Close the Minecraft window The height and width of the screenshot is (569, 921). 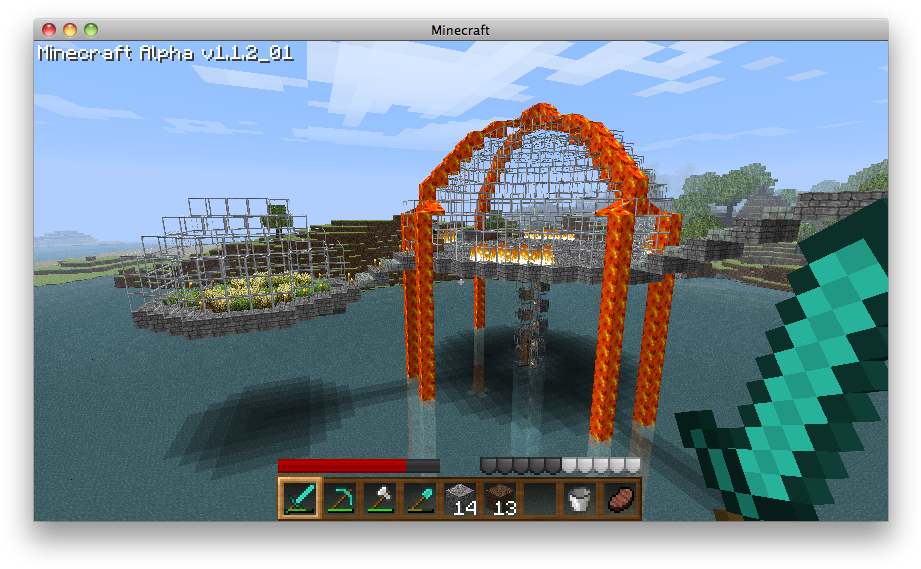[49, 30]
